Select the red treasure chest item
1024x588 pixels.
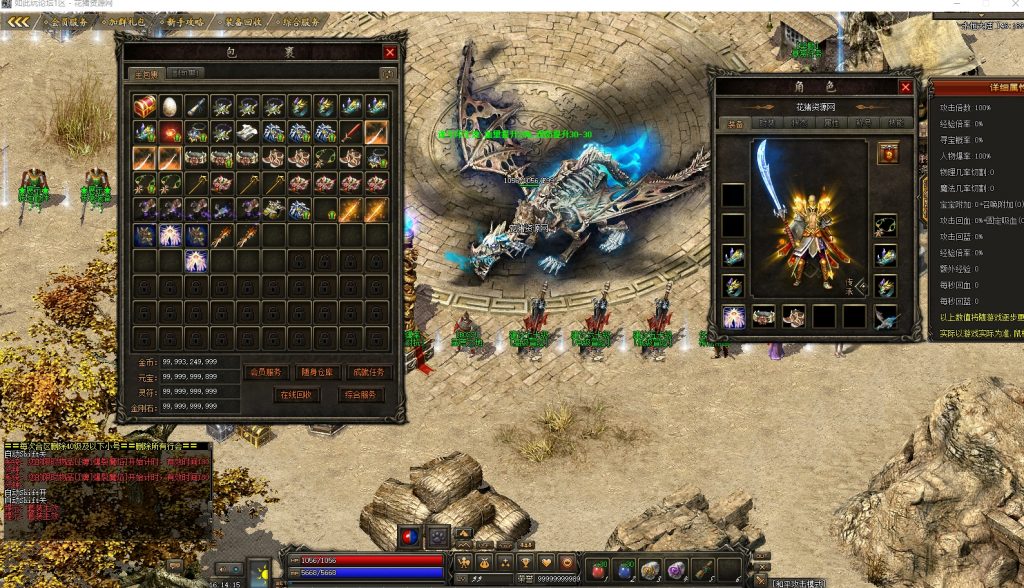(x=145, y=105)
